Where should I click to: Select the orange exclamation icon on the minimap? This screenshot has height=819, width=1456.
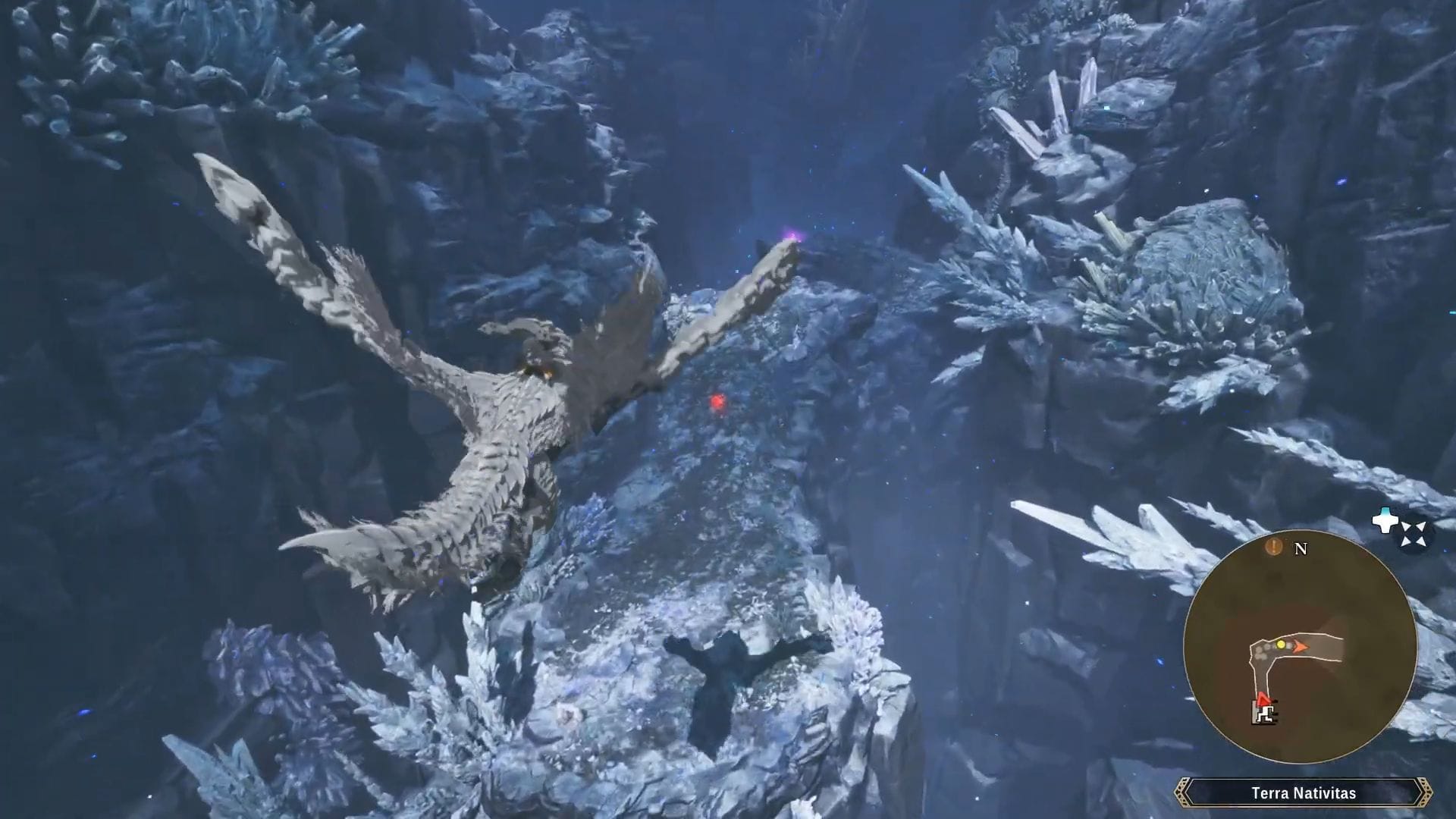tap(1274, 547)
